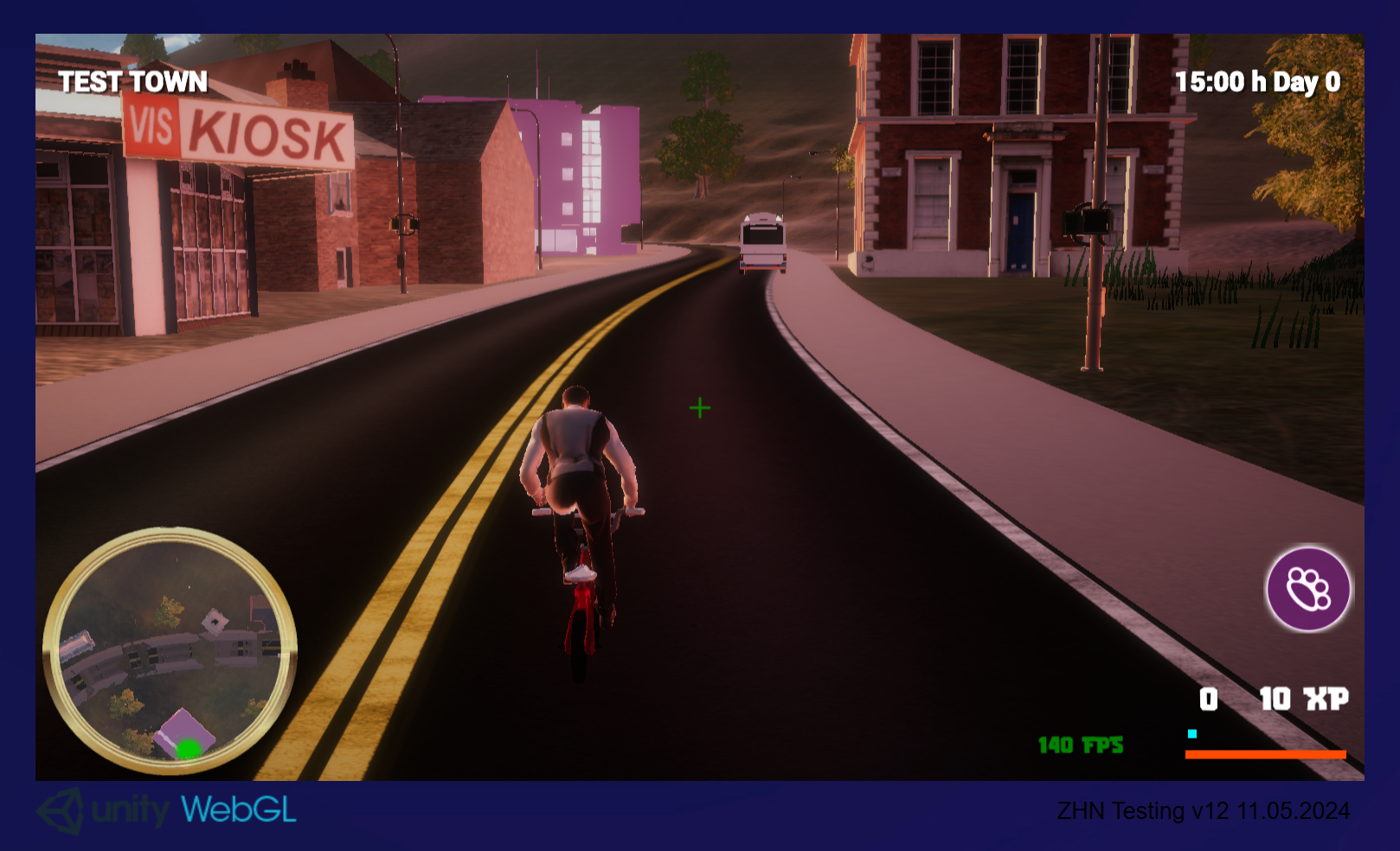Click the Unity WebGL logo
1400x851 pixels.
(x=167, y=810)
